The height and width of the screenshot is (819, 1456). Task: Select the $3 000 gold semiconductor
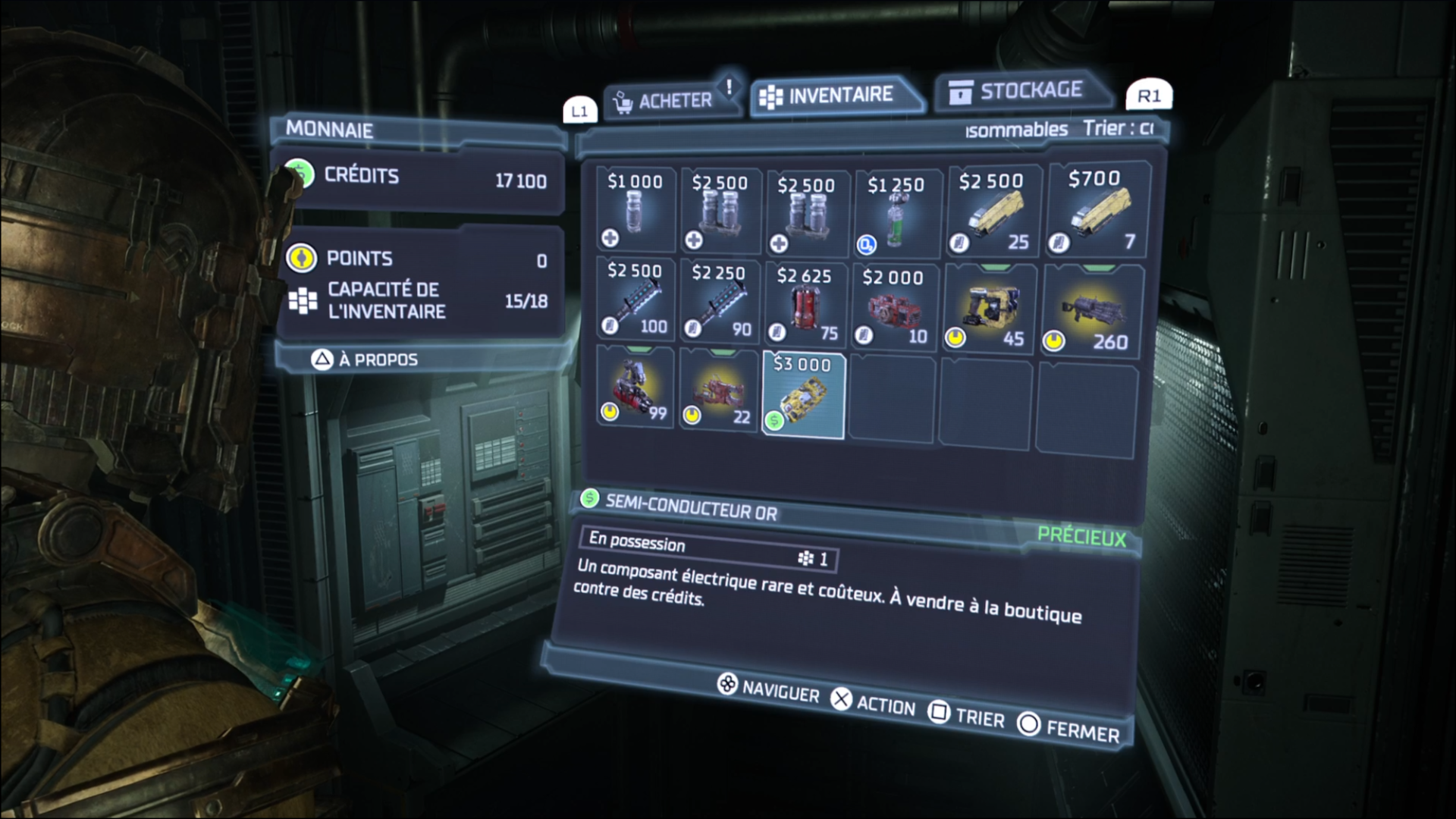(803, 395)
